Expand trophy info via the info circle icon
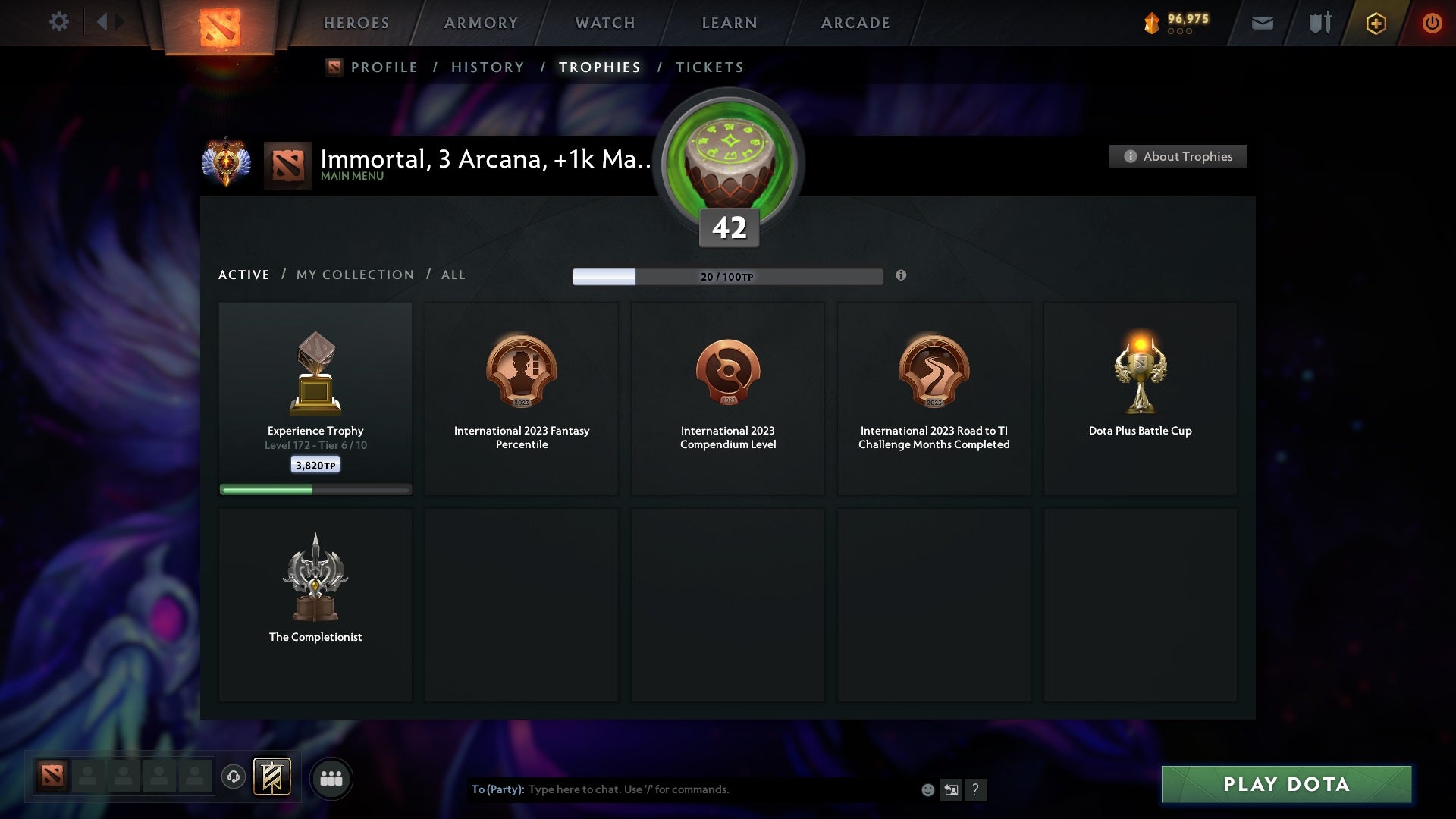 click(x=902, y=276)
